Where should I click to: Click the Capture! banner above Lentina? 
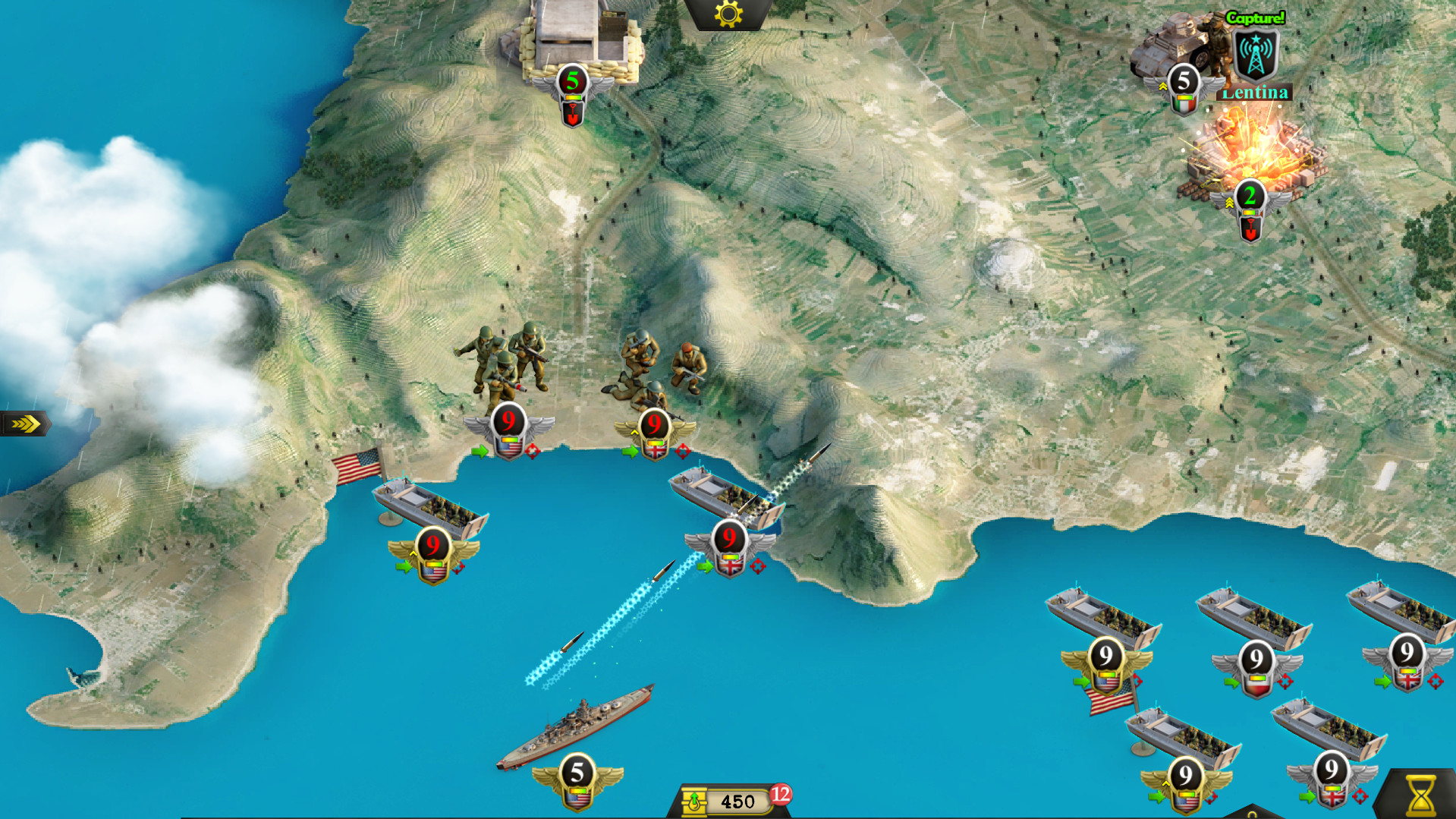[1255, 16]
